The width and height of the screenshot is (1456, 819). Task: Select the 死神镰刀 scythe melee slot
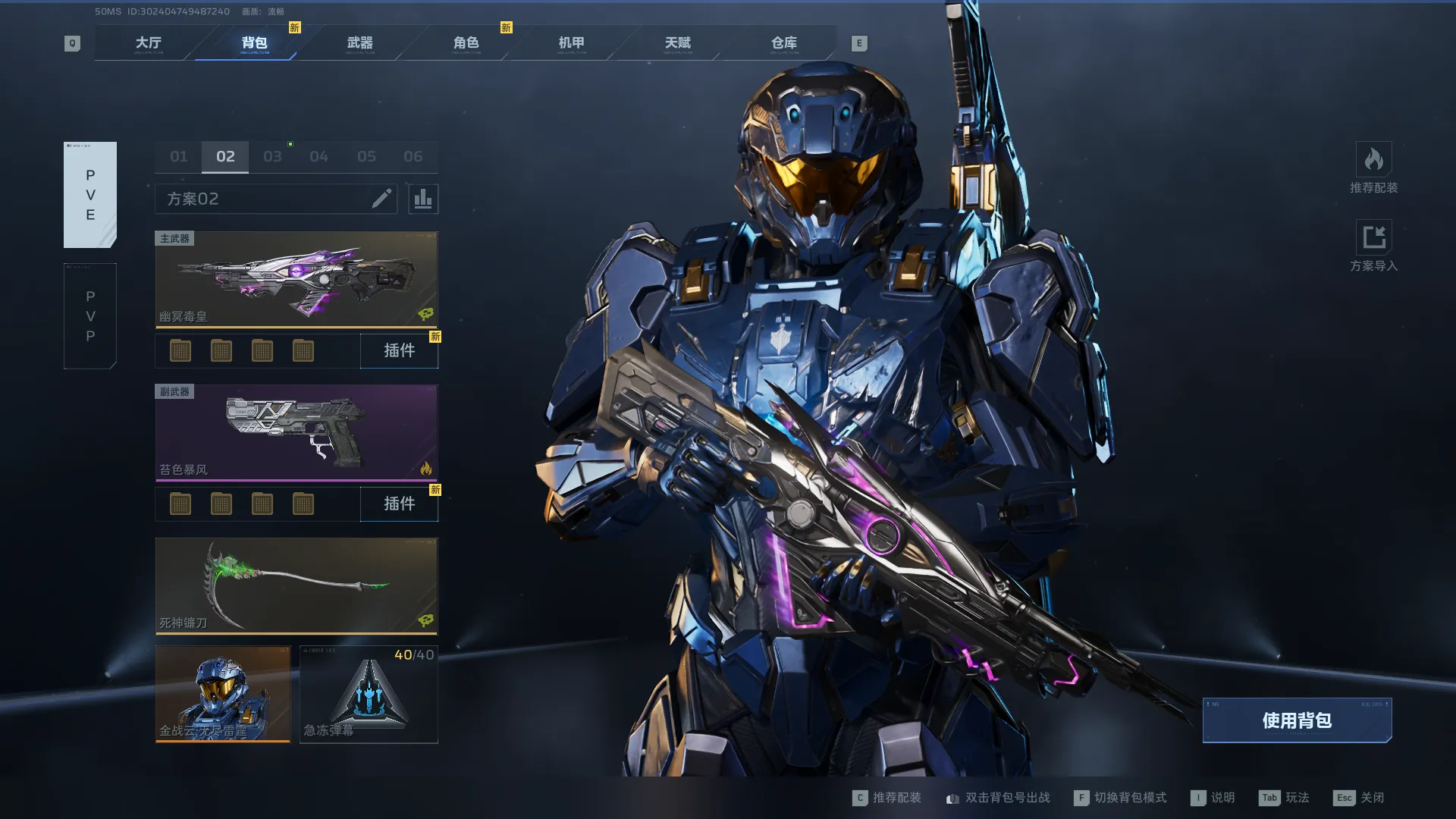click(297, 585)
